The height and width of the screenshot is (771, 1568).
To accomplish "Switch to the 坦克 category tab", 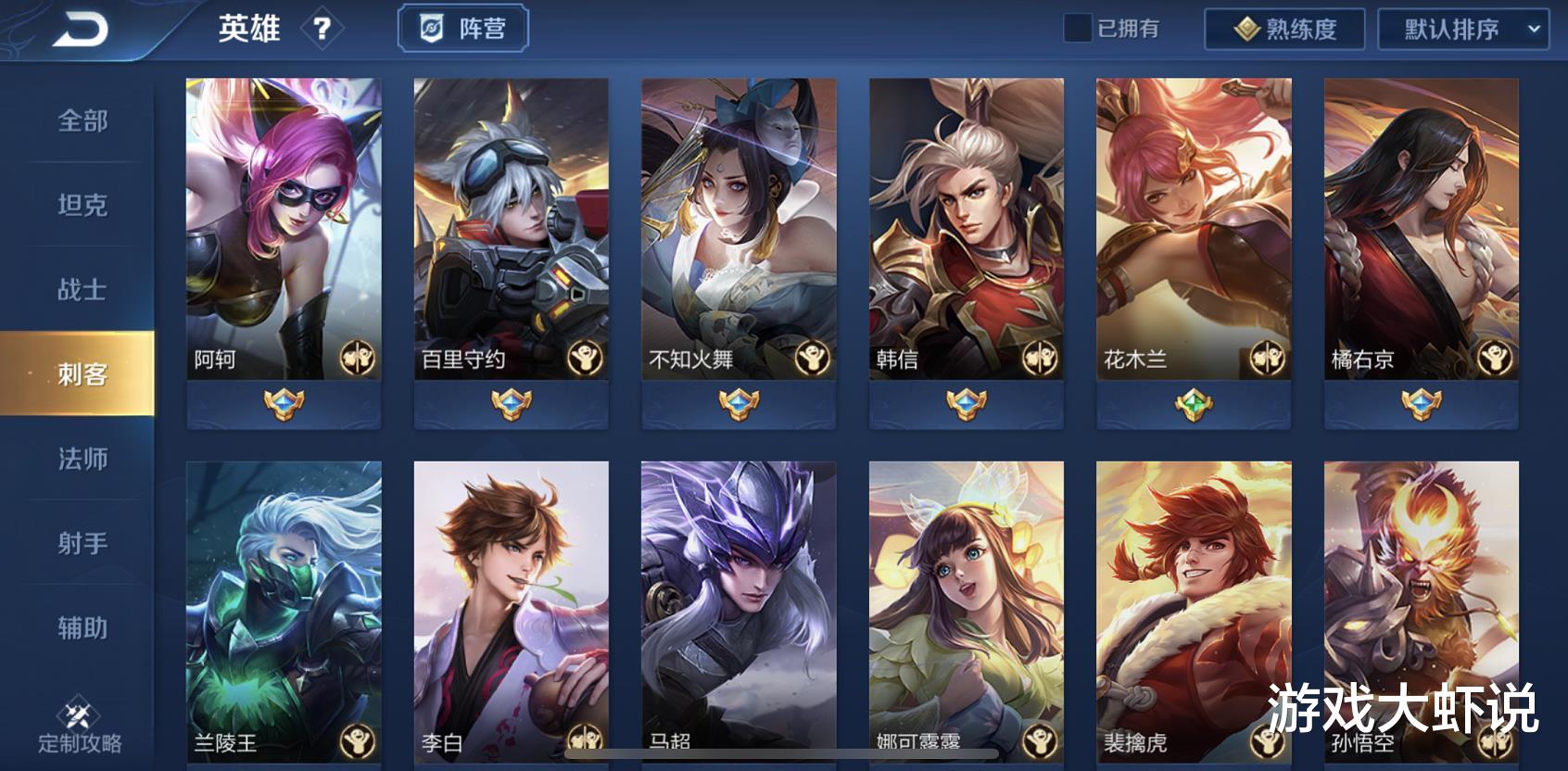I will tap(82, 206).
